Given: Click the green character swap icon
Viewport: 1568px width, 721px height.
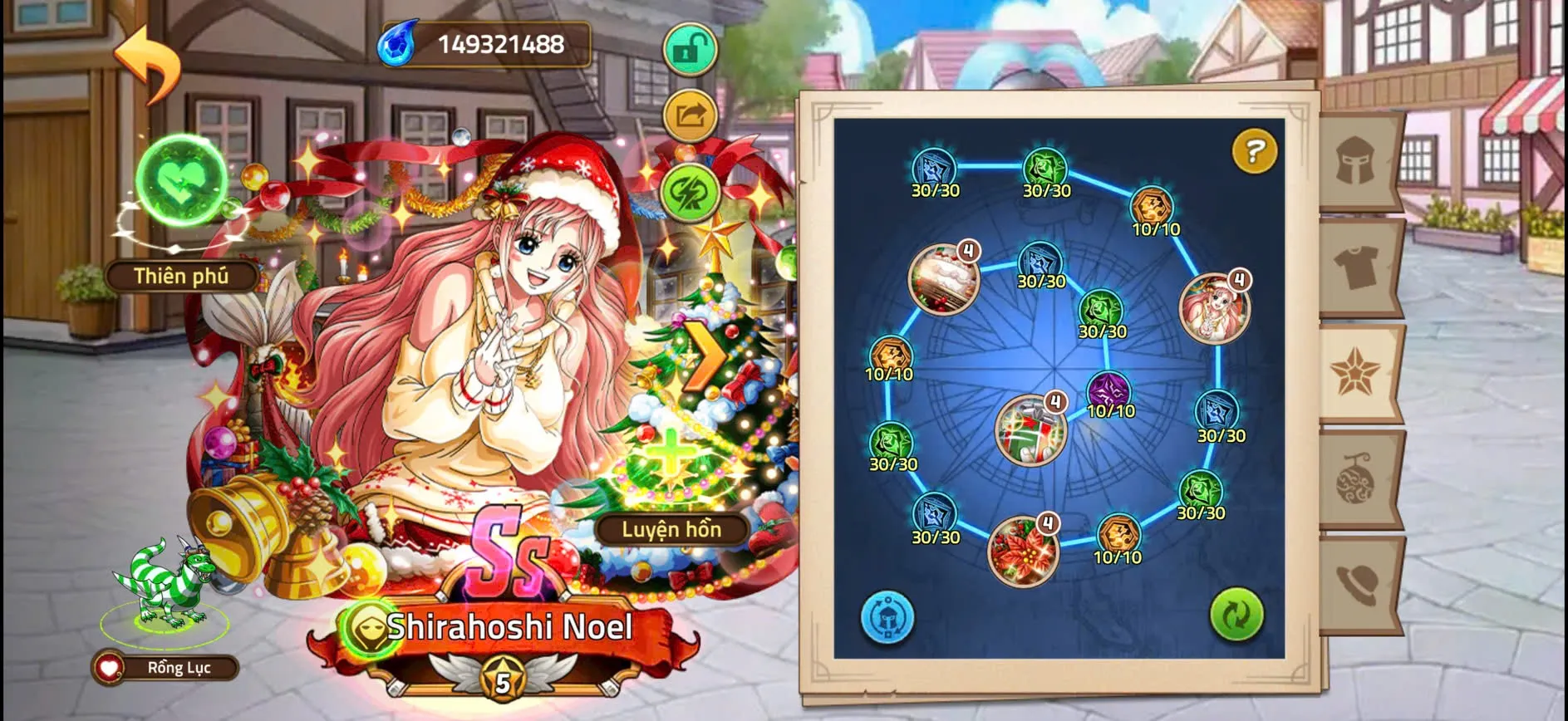Looking at the screenshot, I should pos(690,192).
